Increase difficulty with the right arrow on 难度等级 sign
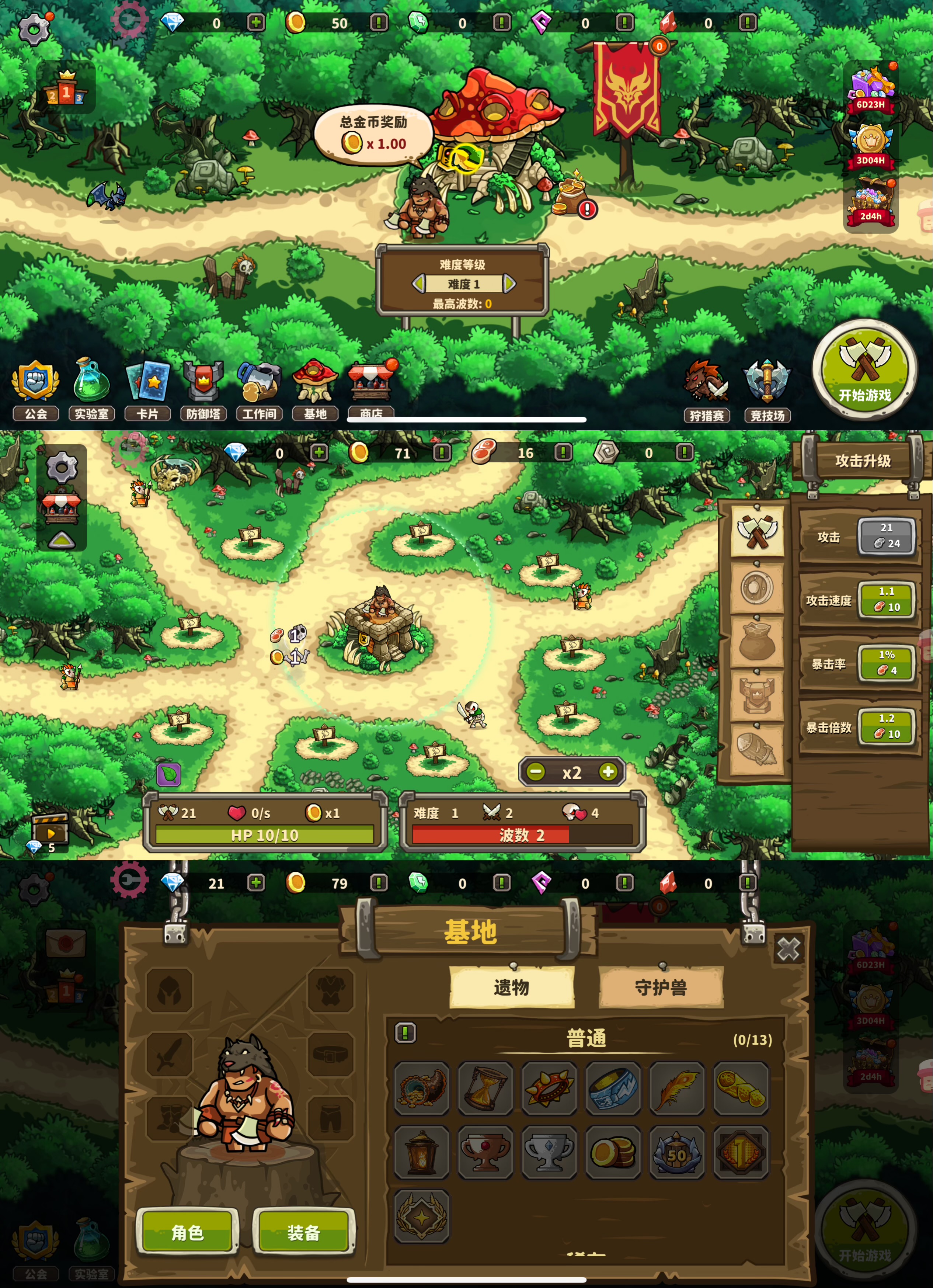 [509, 284]
